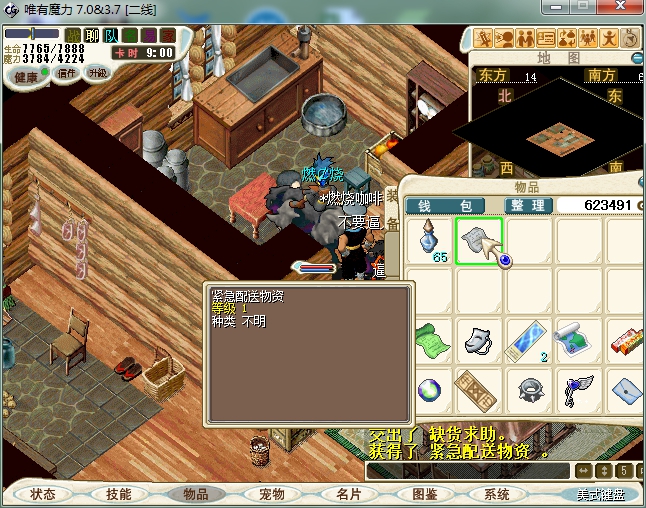This screenshot has height=508, width=646.
Task: Open the 系统 system menu
Action: pyautogui.click(x=497, y=494)
